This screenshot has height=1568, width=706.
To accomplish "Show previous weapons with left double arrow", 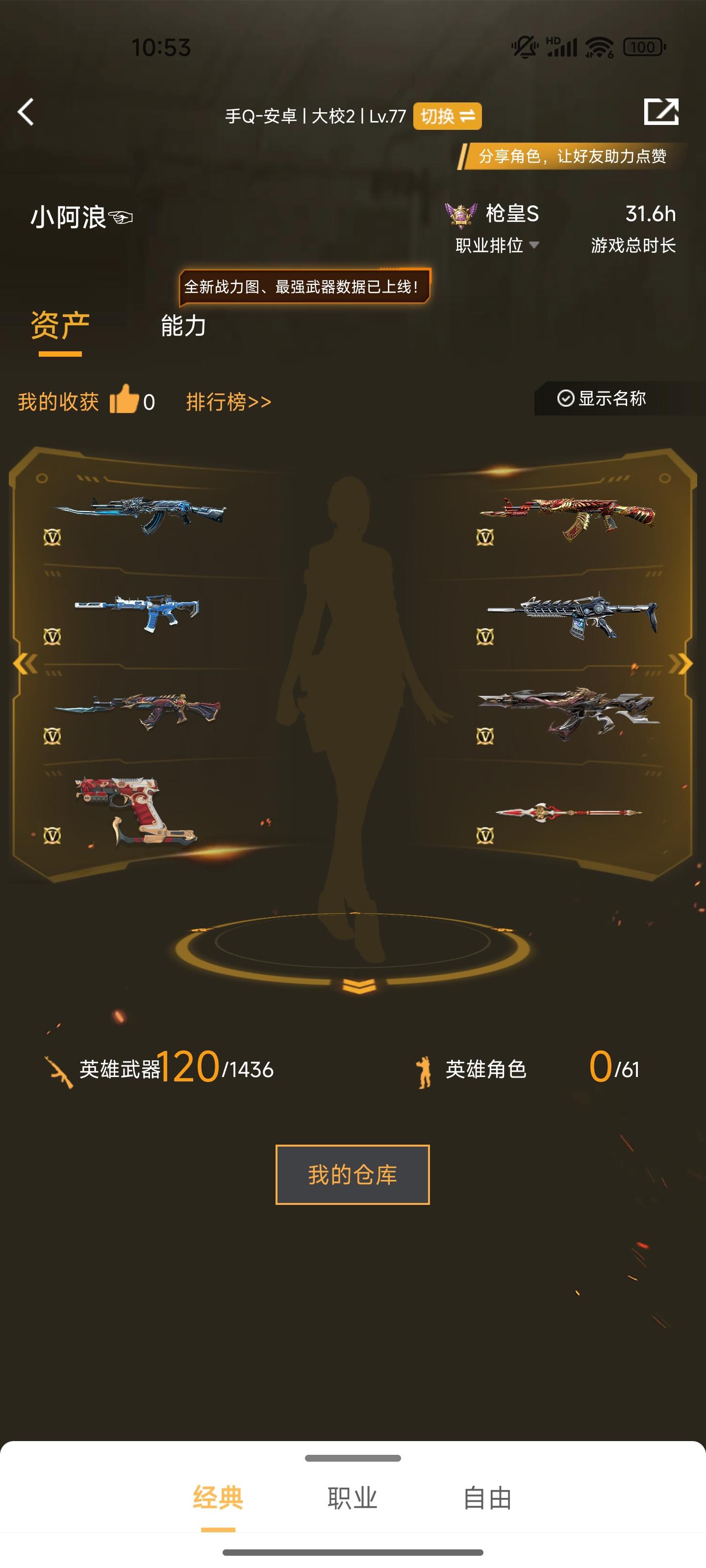I will (x=25, y=663).
